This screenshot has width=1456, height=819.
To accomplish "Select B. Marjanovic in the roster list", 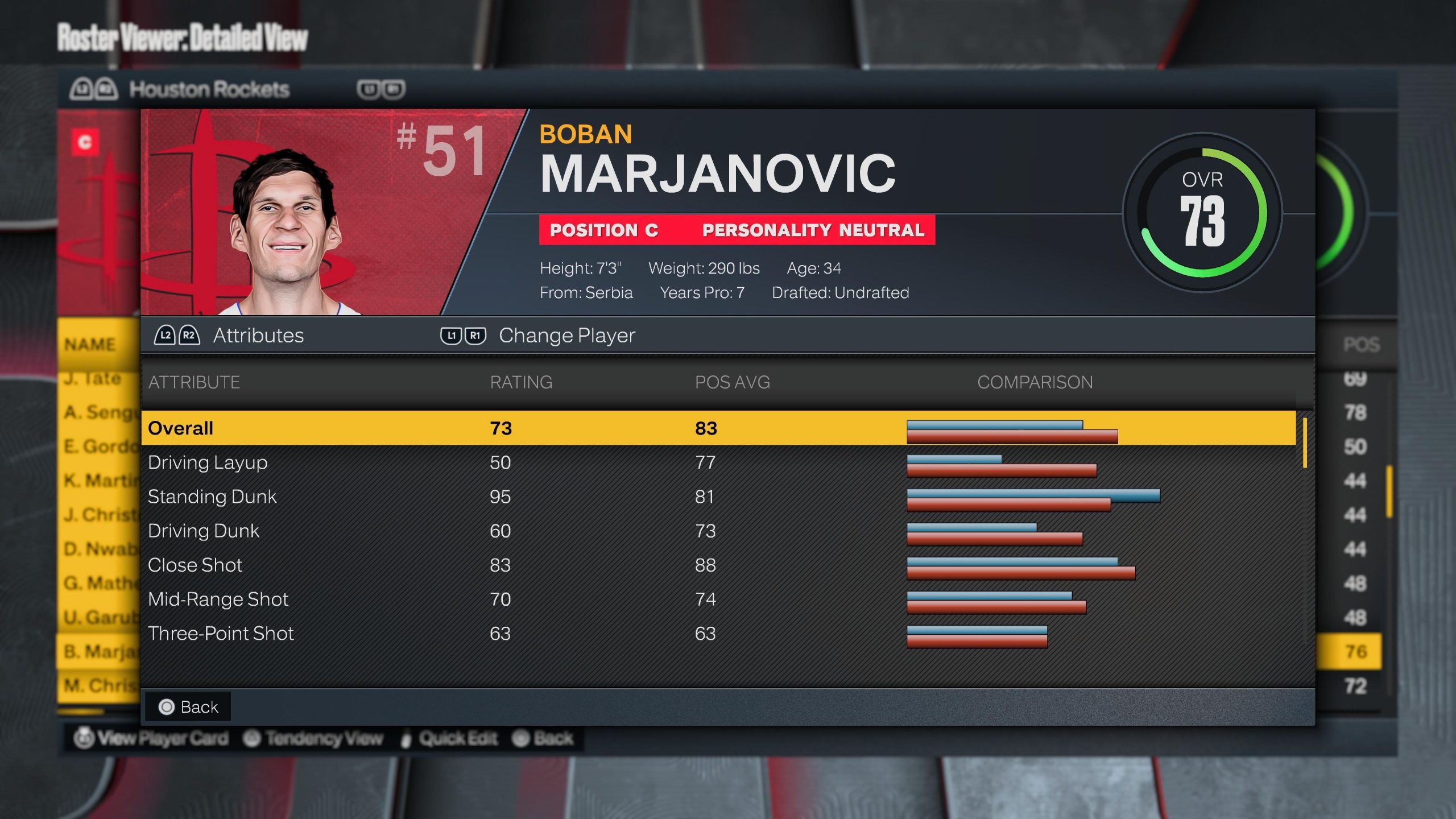I will coord(99,651).
